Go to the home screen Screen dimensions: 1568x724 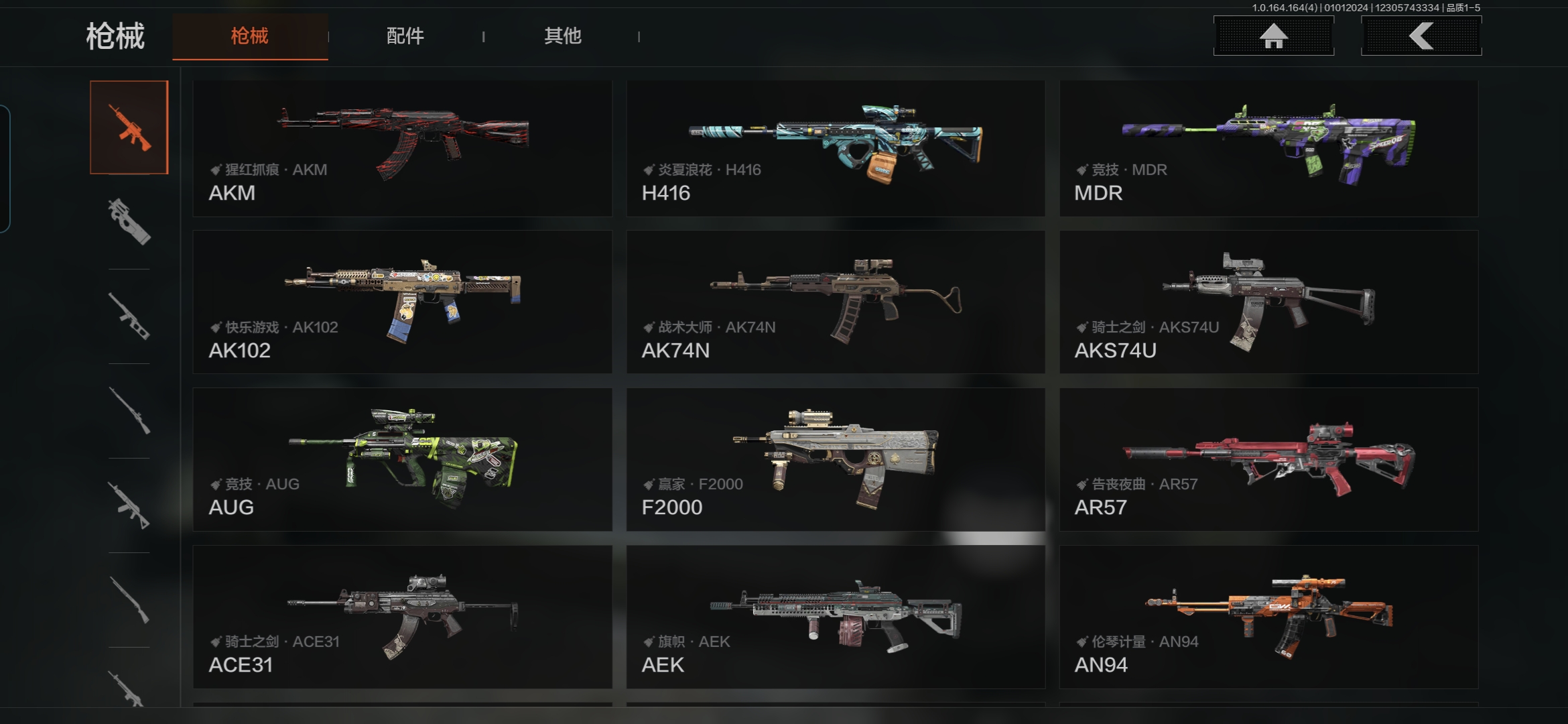[1273, 36]
